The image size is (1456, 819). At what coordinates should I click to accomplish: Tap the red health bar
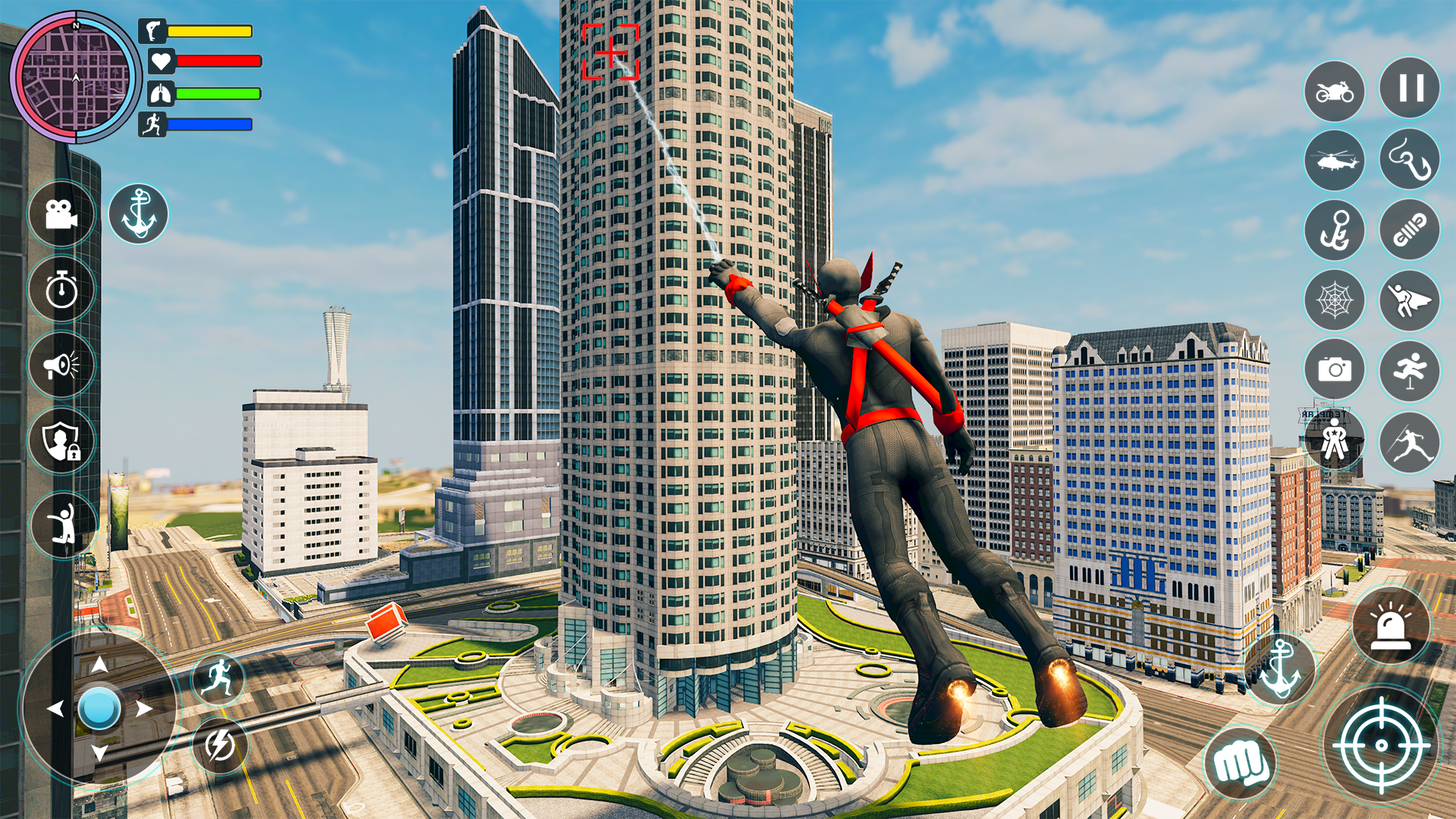click(220, 59)
